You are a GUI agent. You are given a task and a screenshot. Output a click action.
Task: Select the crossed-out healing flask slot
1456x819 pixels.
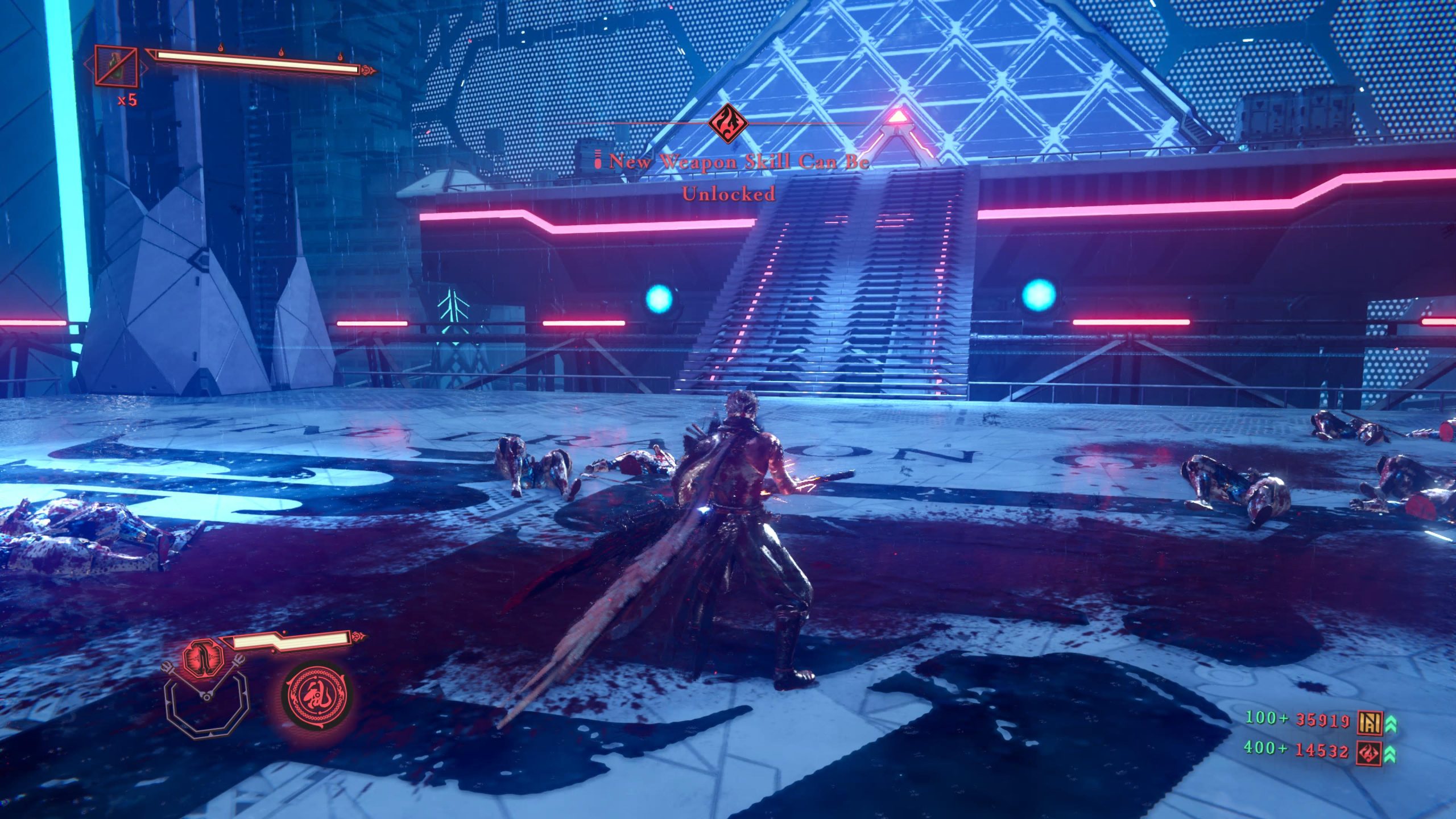[x=117, y=67]
